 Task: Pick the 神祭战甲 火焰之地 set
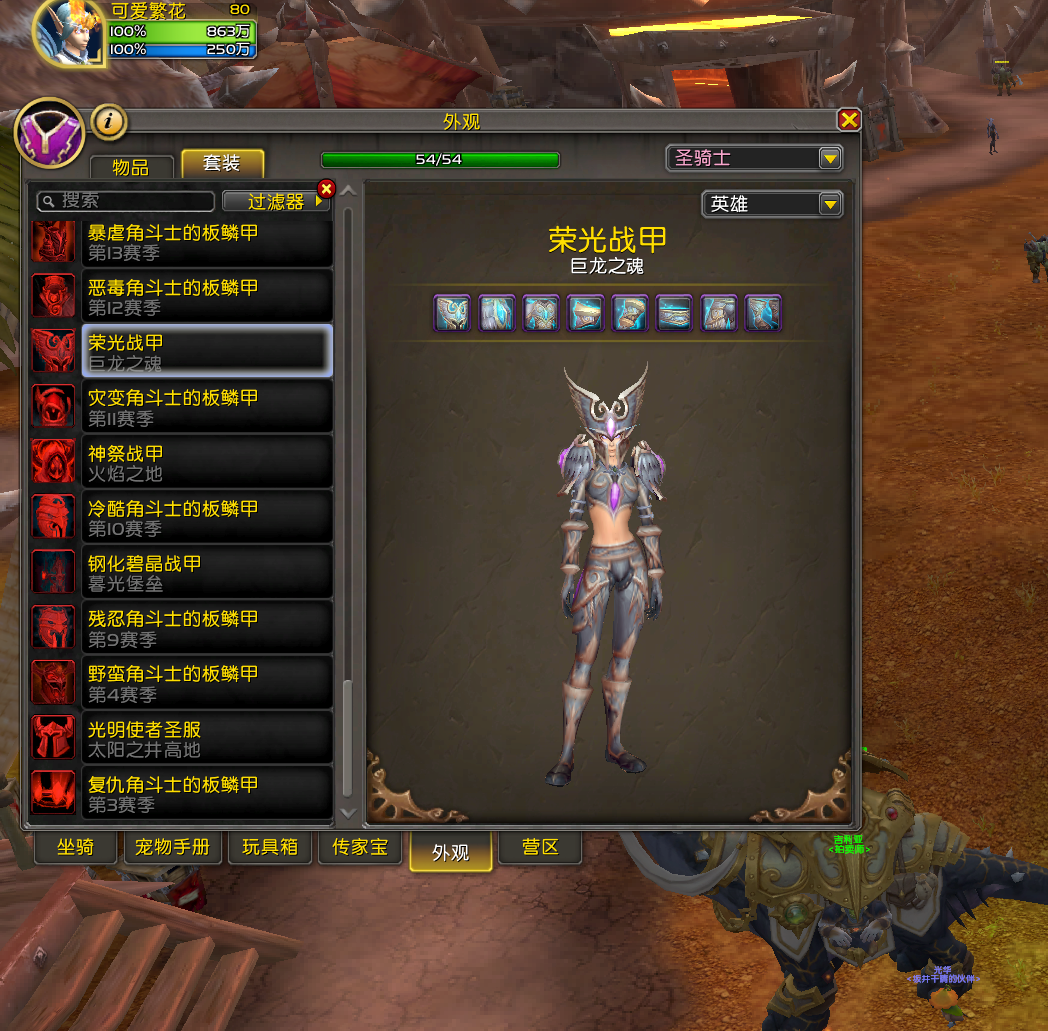coord(206,462)
